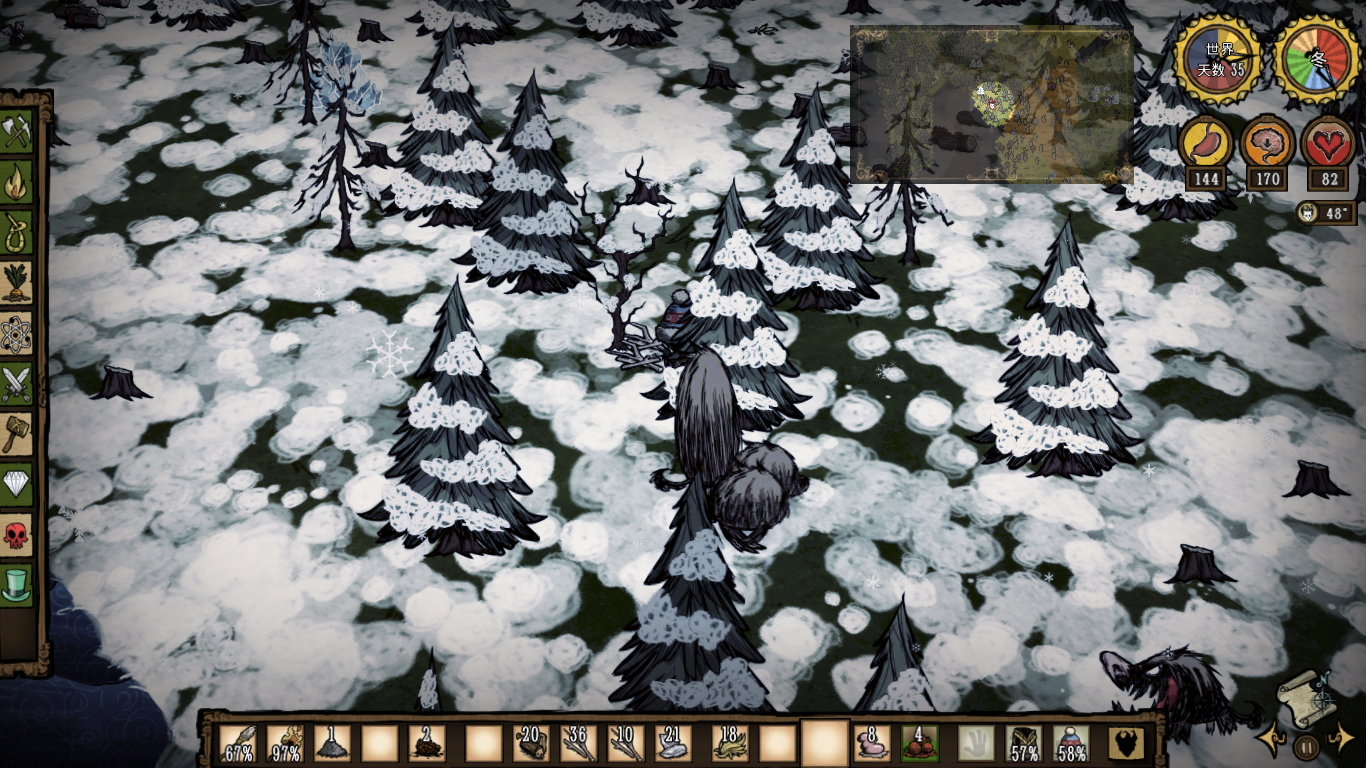The image size is (1366, 768).
Task: Switch to the Dress top hat tab
Action: 17,584
